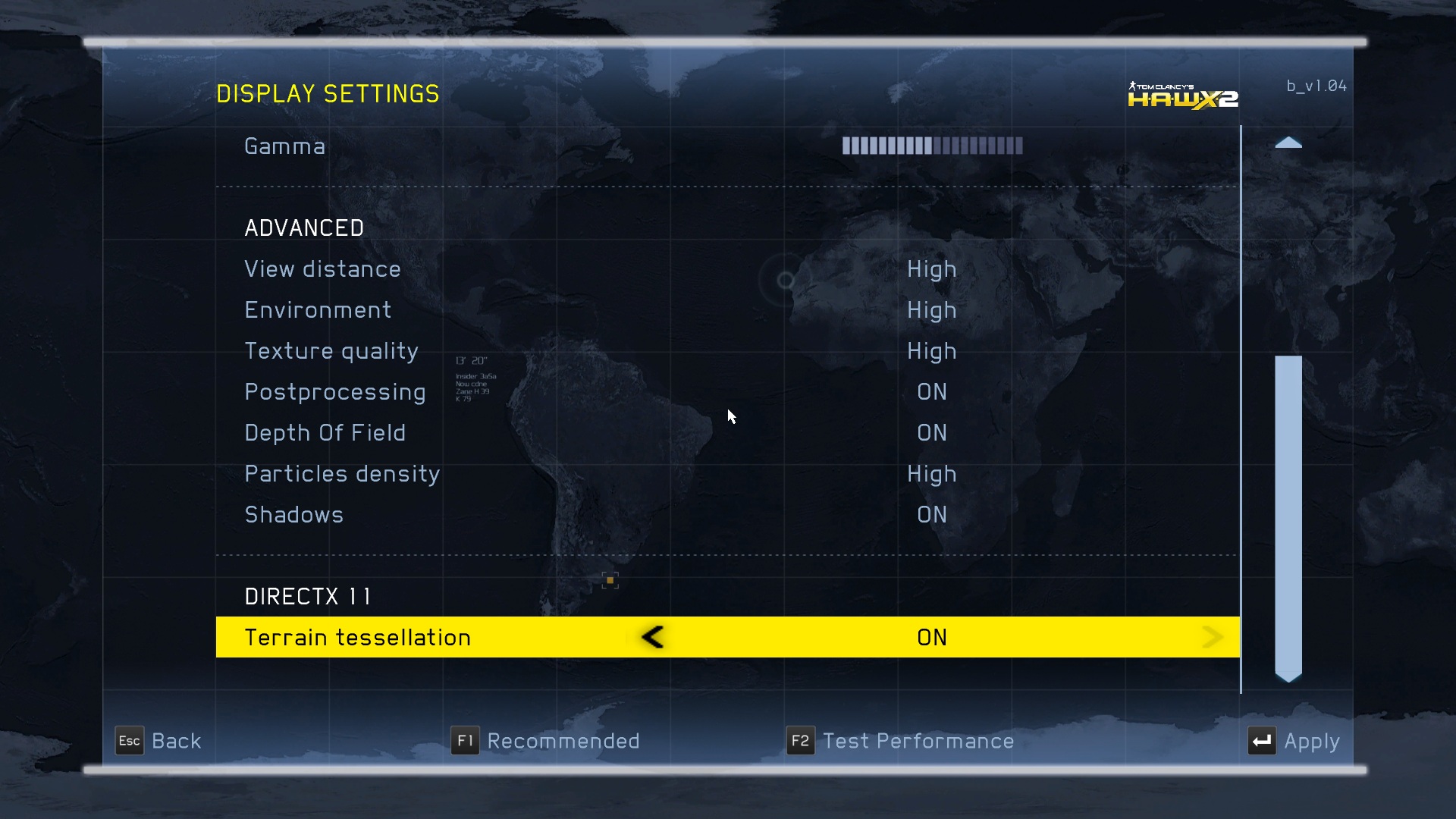Click the right arrow on Terrain tessellation
Screen dimensions: 1456x819
coord(1212,637)
